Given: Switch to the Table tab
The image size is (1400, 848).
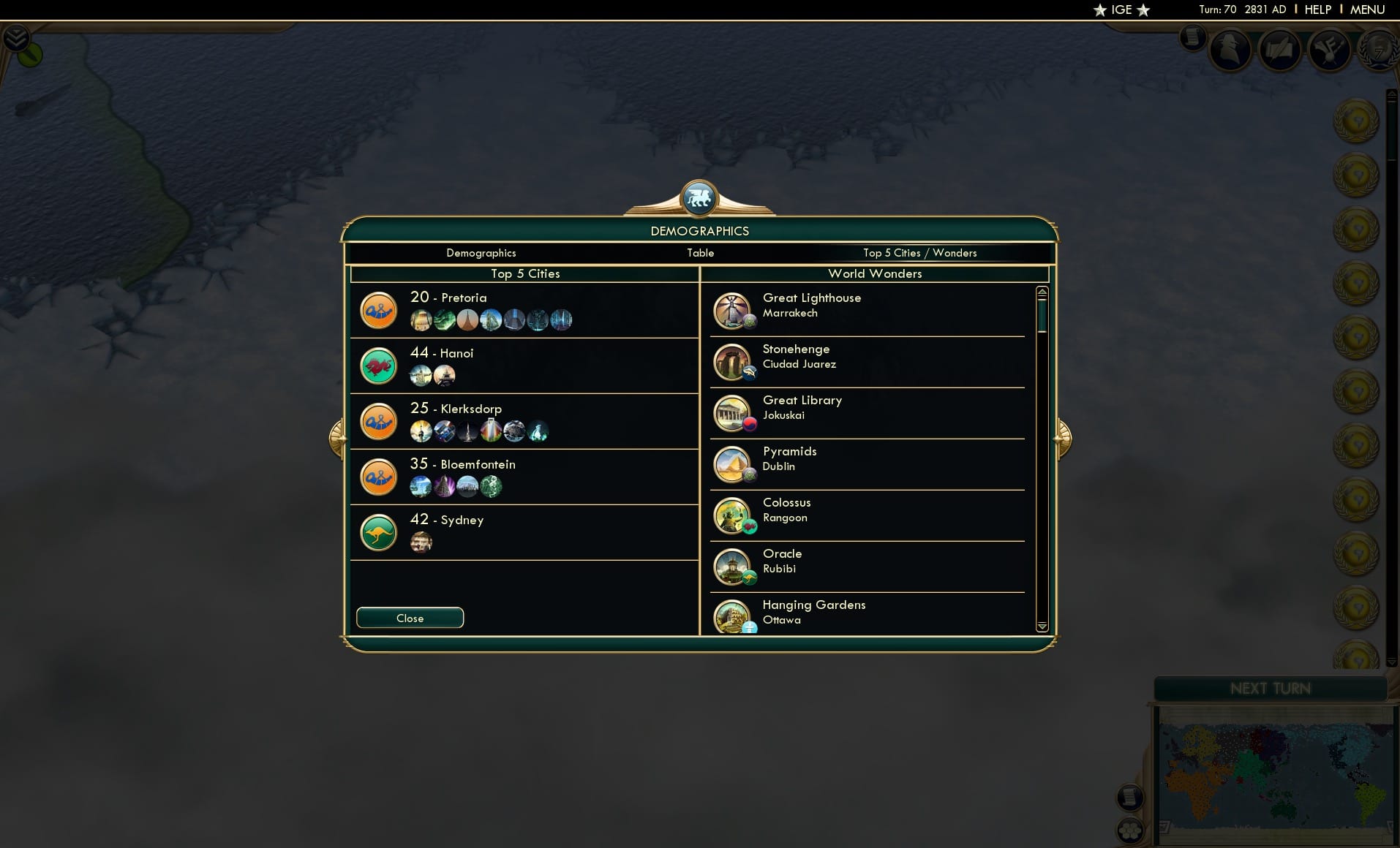Looking at the screenshot, I should coord(700,253).
